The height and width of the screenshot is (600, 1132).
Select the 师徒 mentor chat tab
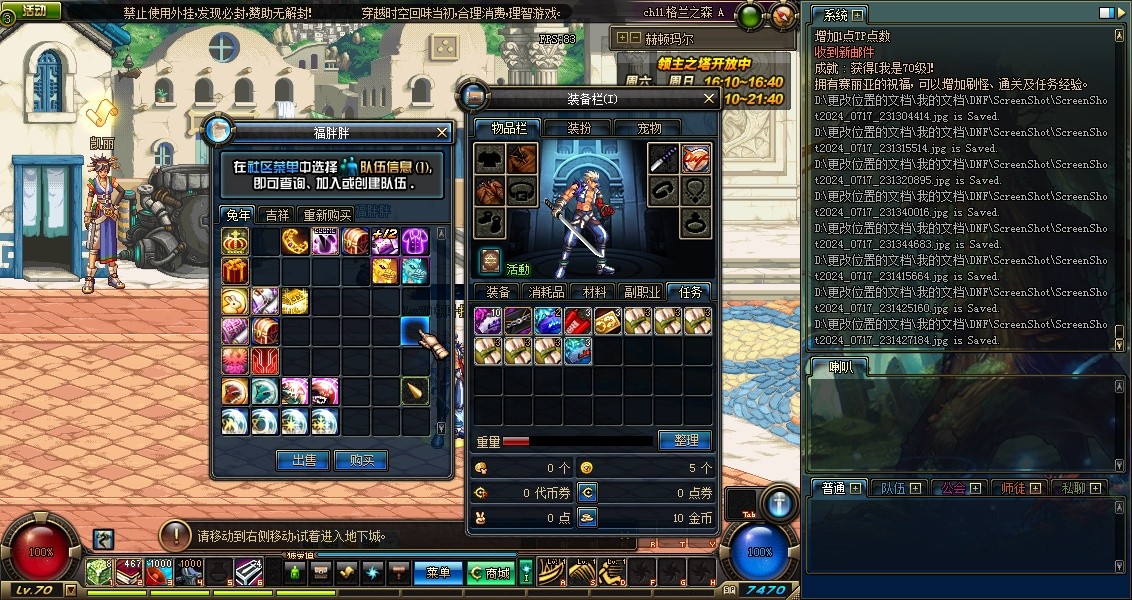[x=1019, y=488]
